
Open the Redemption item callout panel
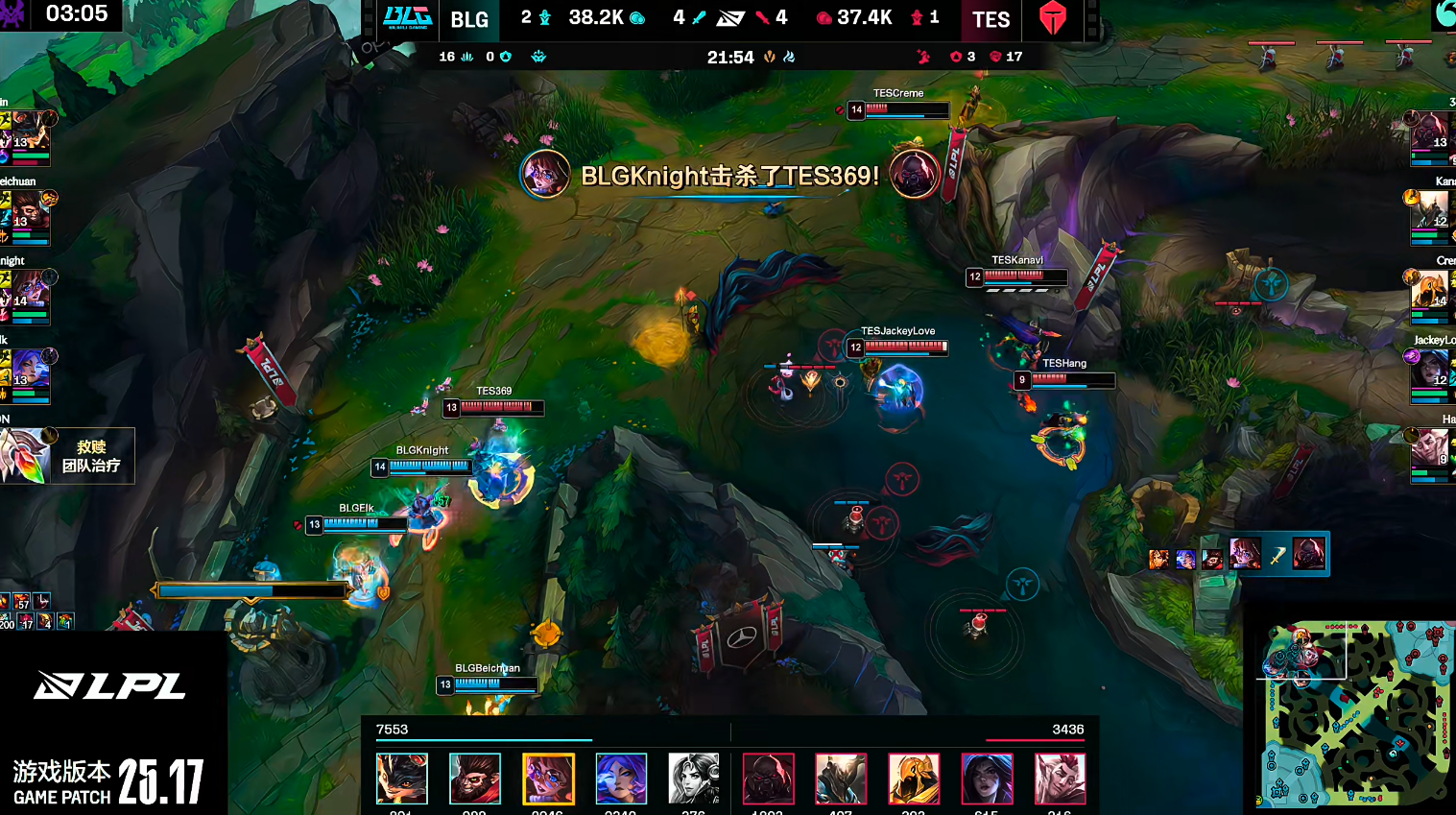pyautogui.click(x=65, y=456)
